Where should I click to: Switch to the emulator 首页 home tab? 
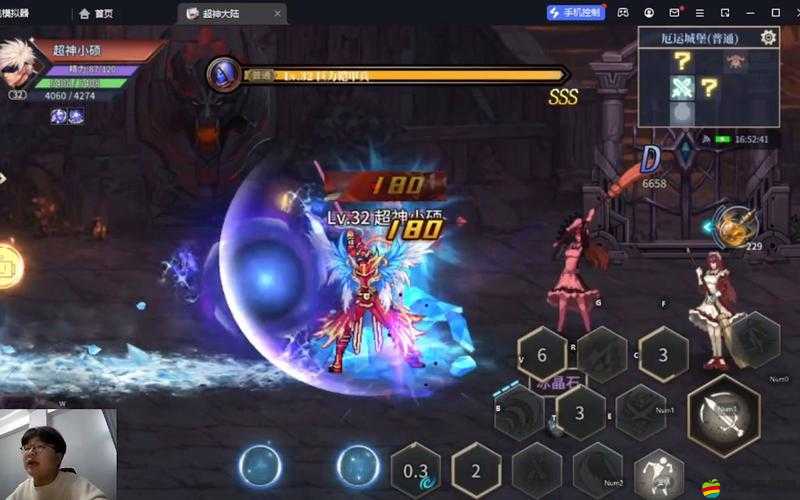[x=96, y=13]
